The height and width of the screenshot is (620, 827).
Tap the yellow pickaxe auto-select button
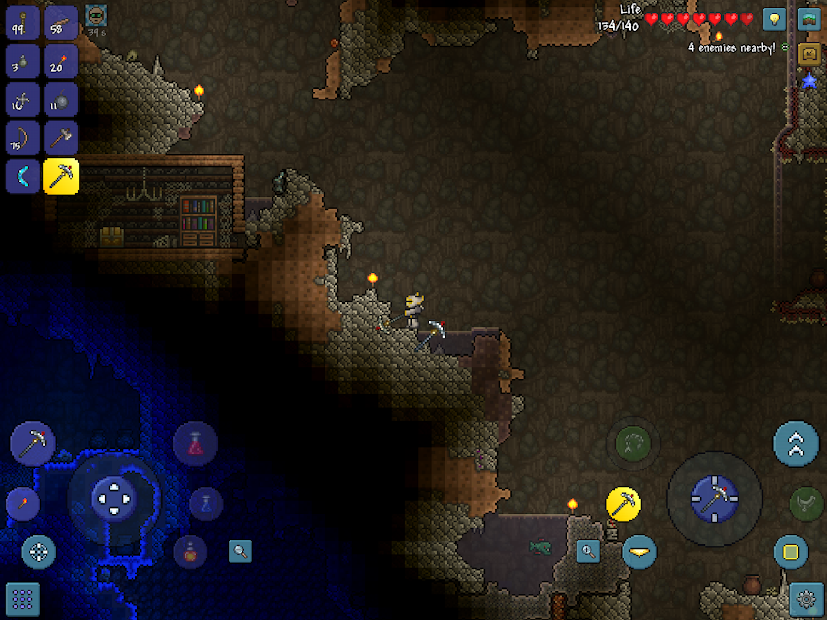tap(624, 504)
